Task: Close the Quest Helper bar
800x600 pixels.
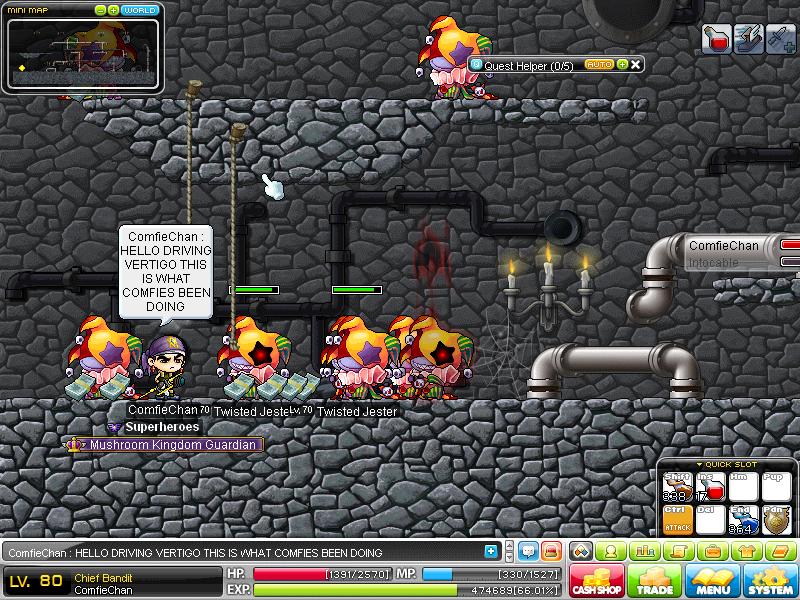Action: 635,64
